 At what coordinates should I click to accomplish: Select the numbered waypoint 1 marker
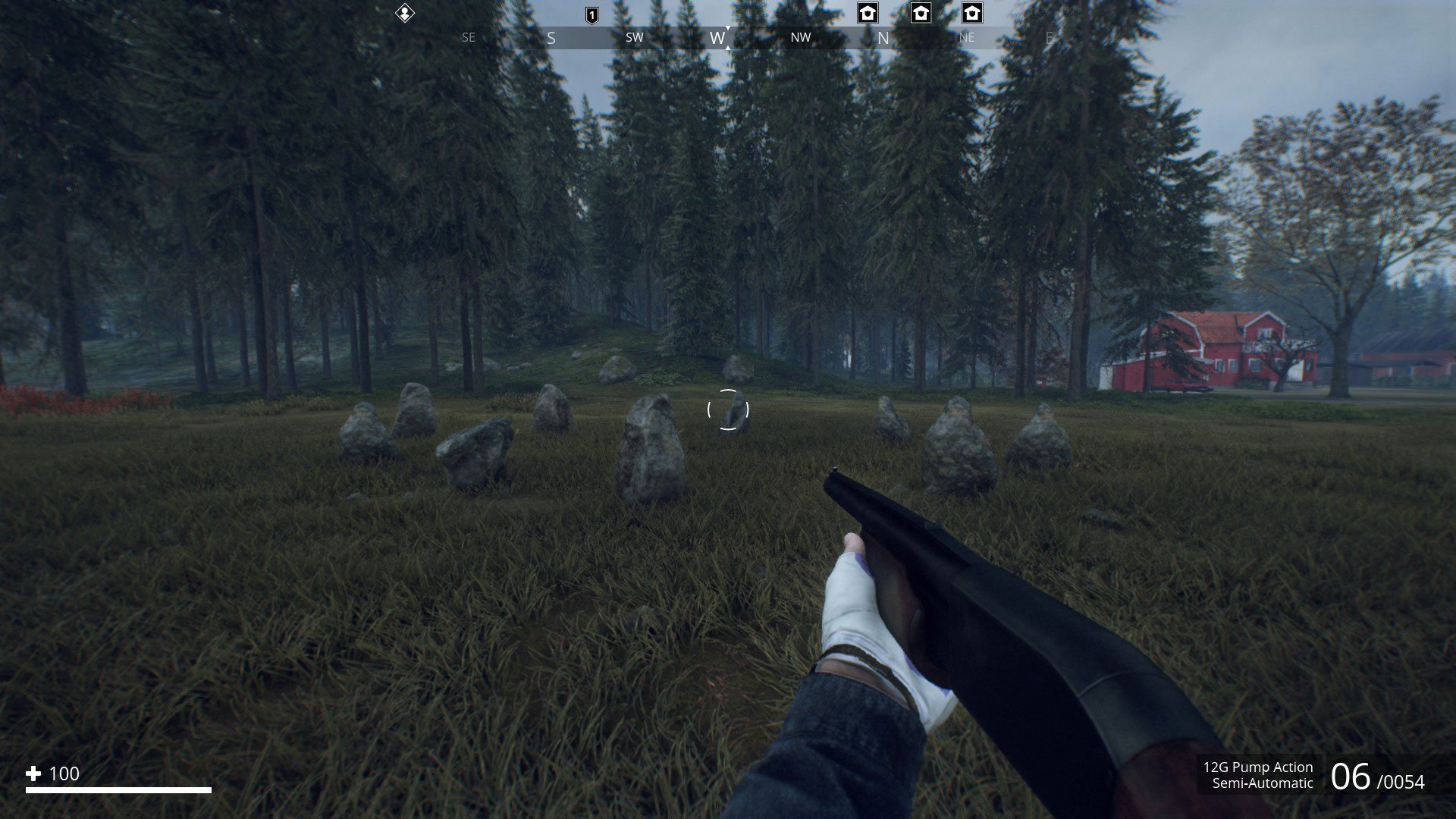click(x=592, y=15)
